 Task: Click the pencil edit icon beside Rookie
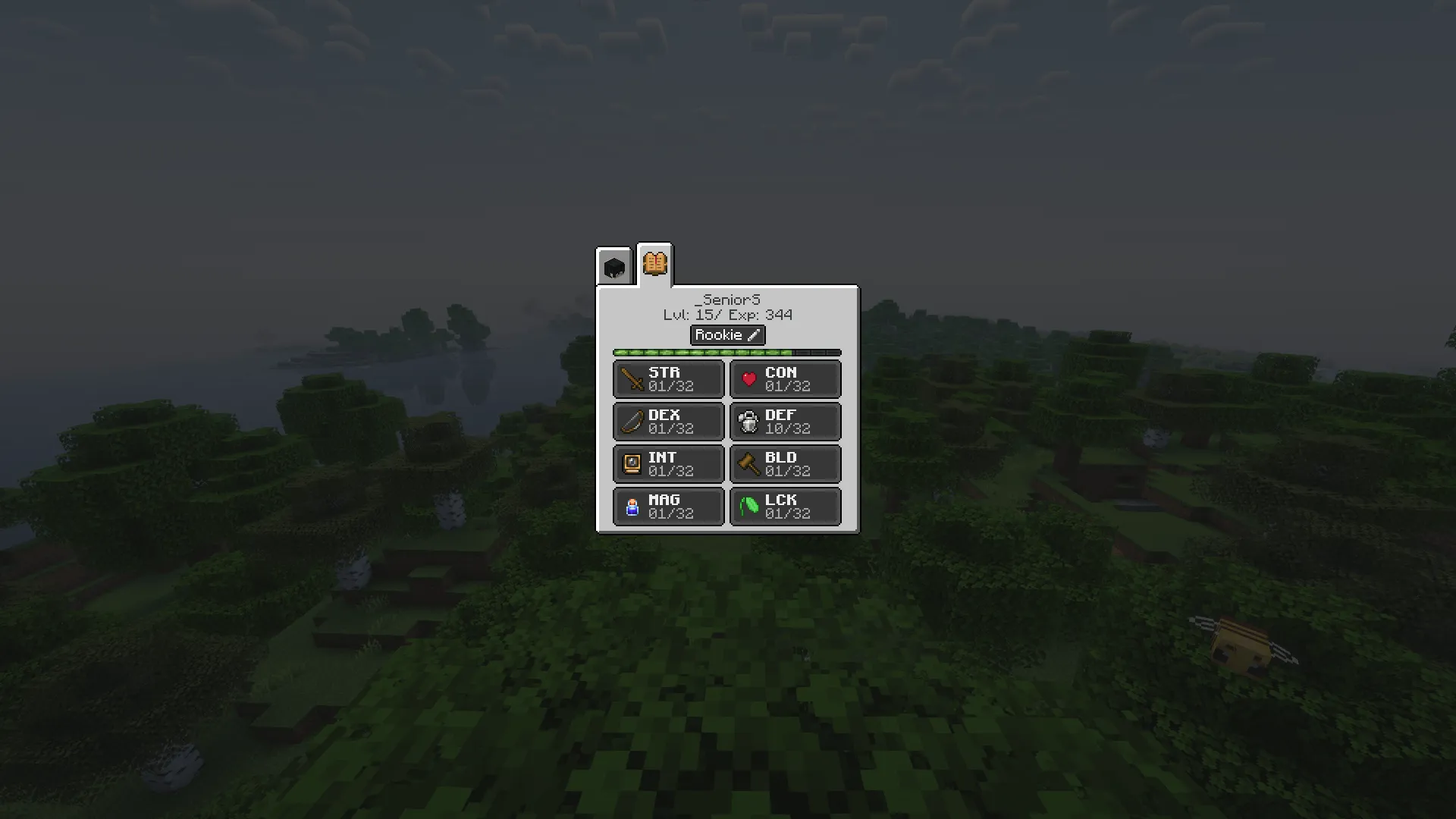753,334
